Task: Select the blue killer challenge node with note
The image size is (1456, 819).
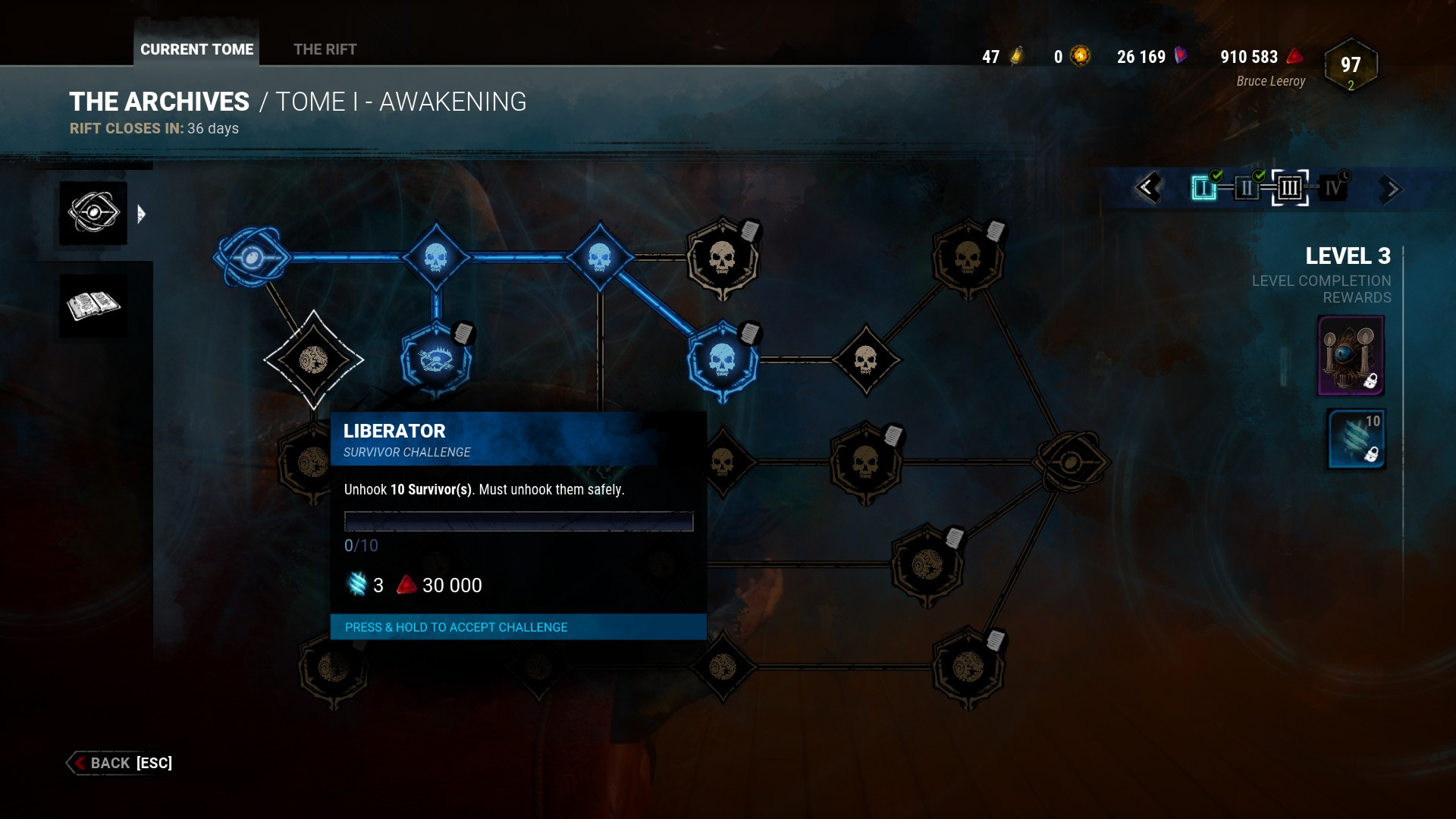Action: point(436,360)
